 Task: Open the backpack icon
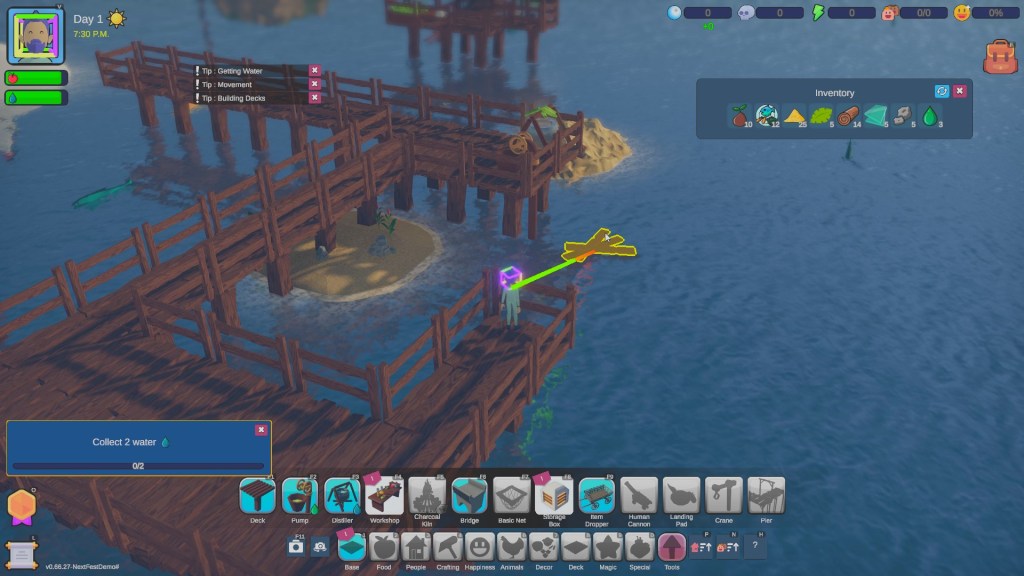pyautogui.click(x=999, y=57)
